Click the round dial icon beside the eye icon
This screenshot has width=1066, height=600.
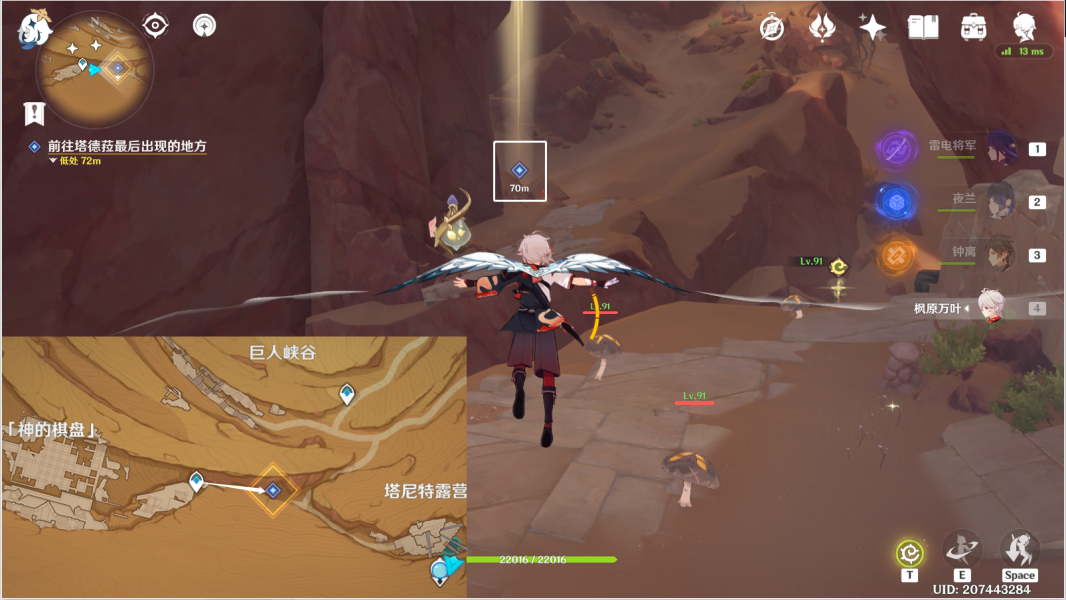(x=204, y=25)
